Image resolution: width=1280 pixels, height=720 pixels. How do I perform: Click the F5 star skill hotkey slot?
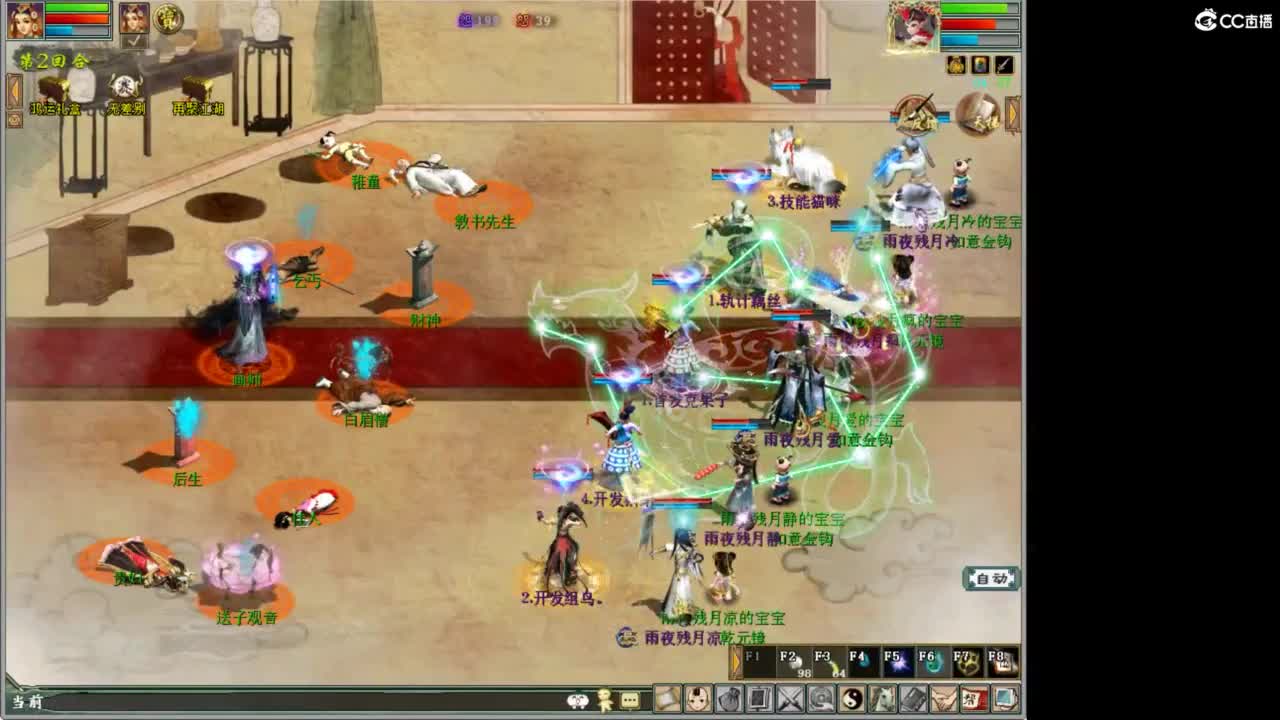click(x=897, y=660)
